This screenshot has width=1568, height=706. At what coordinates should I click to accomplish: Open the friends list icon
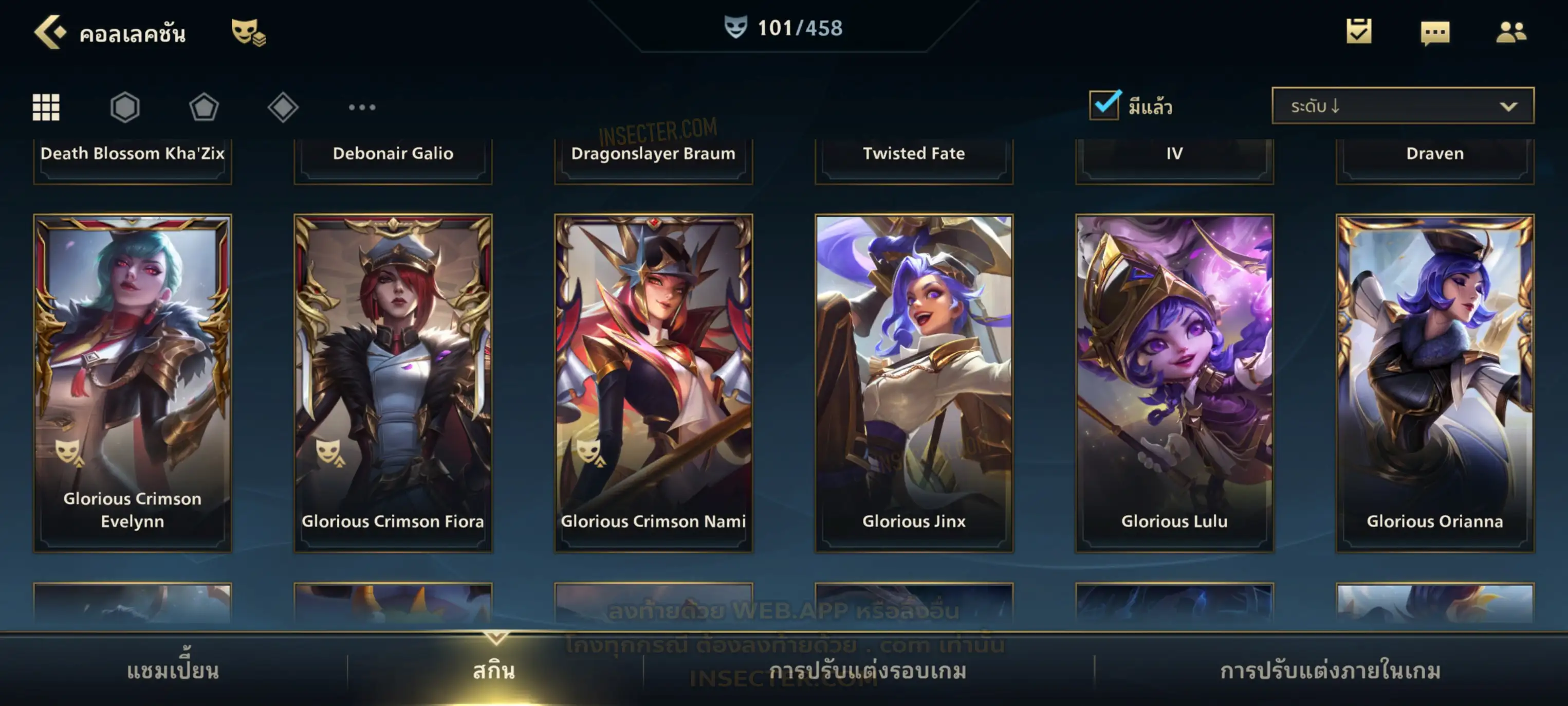(1511, 32)
